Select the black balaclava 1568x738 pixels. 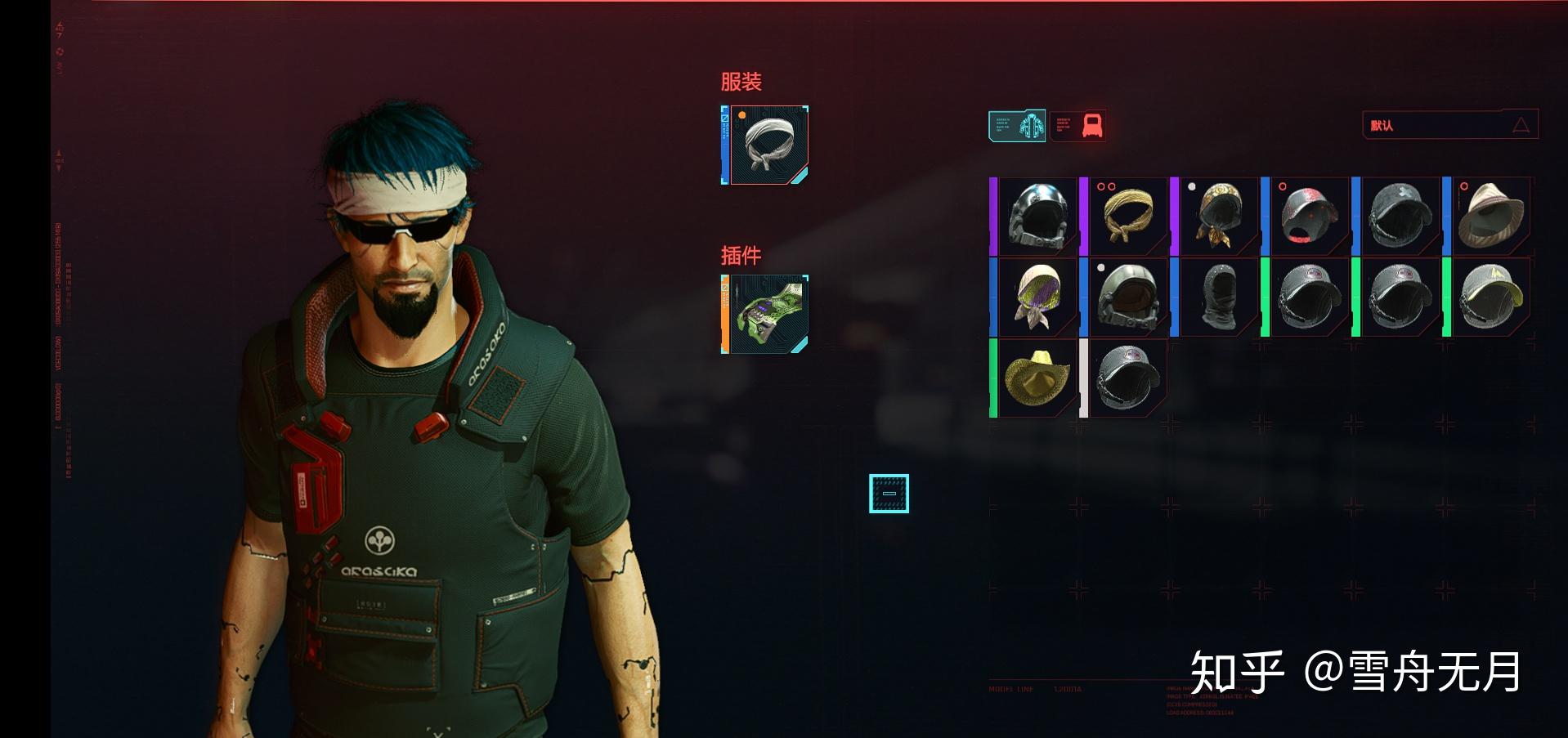pyautogui.click(x=1219, y=297)
